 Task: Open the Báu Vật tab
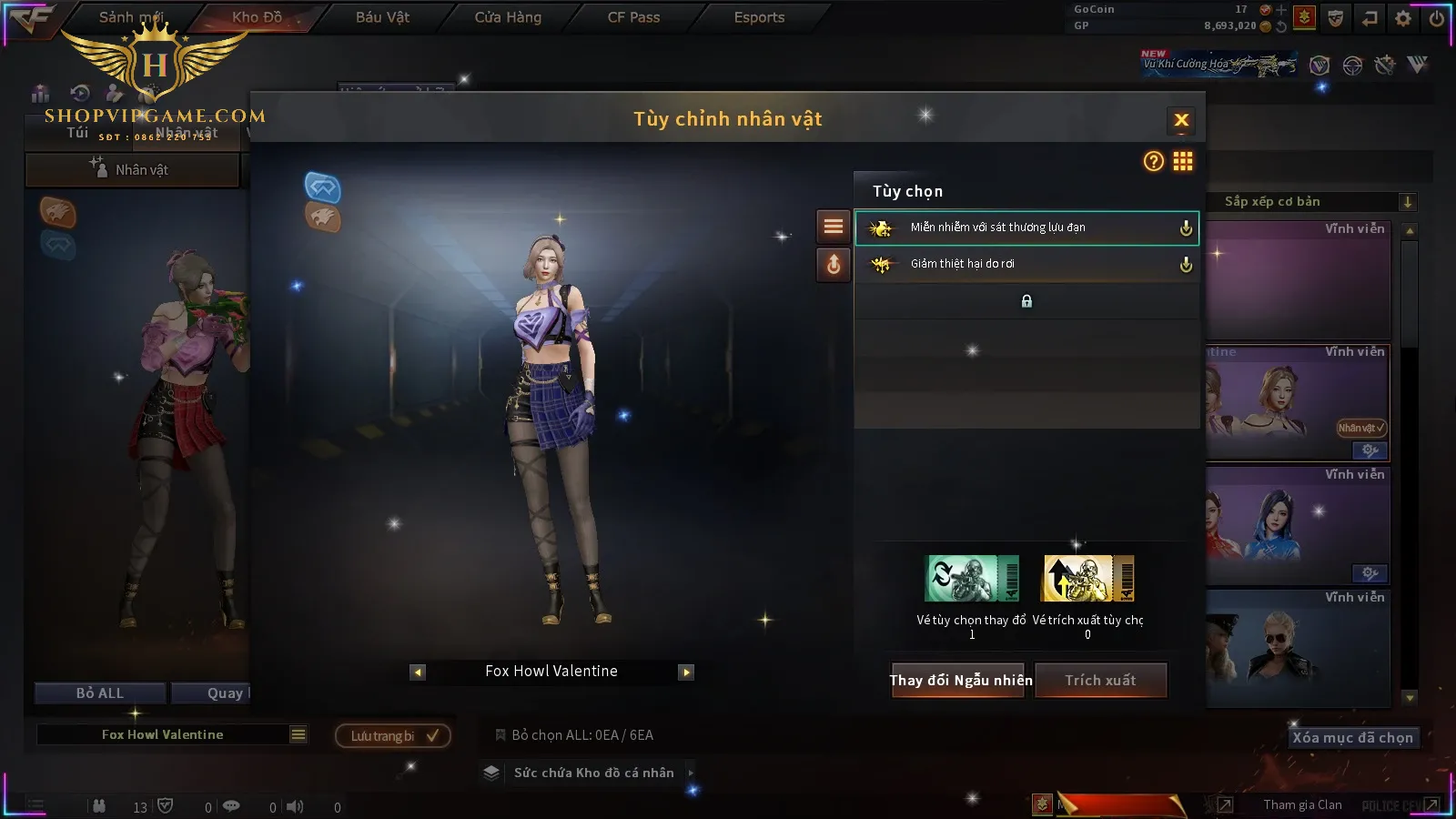click(382, 17)
